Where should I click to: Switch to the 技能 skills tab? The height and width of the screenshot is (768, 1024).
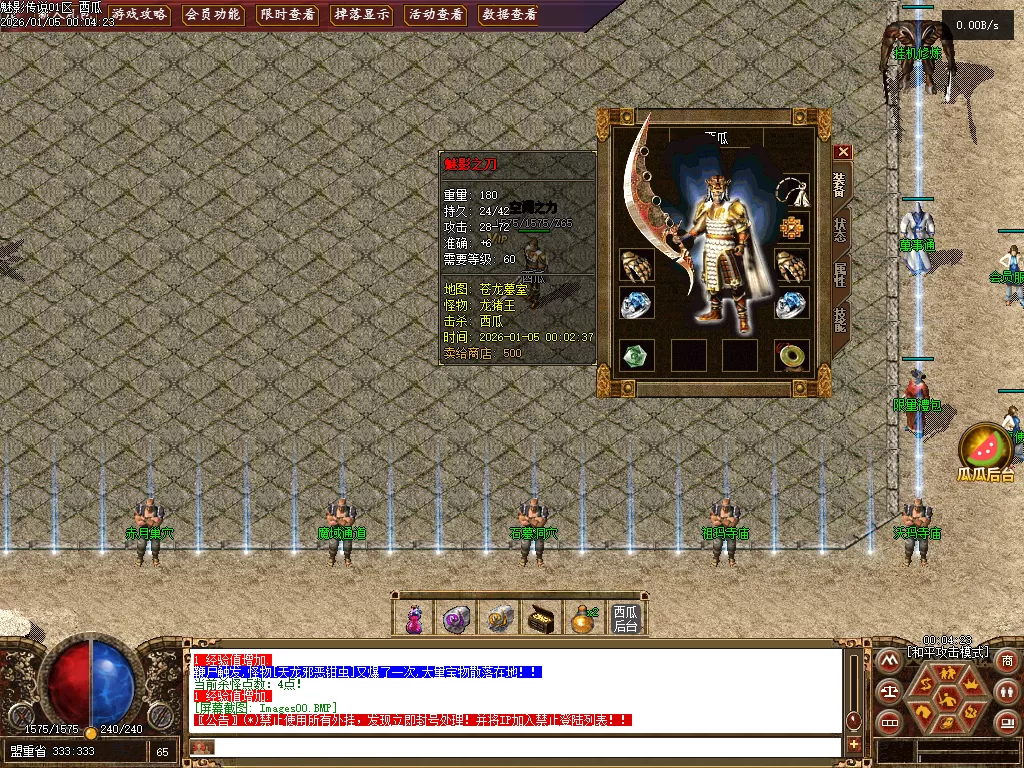[841, 320]
